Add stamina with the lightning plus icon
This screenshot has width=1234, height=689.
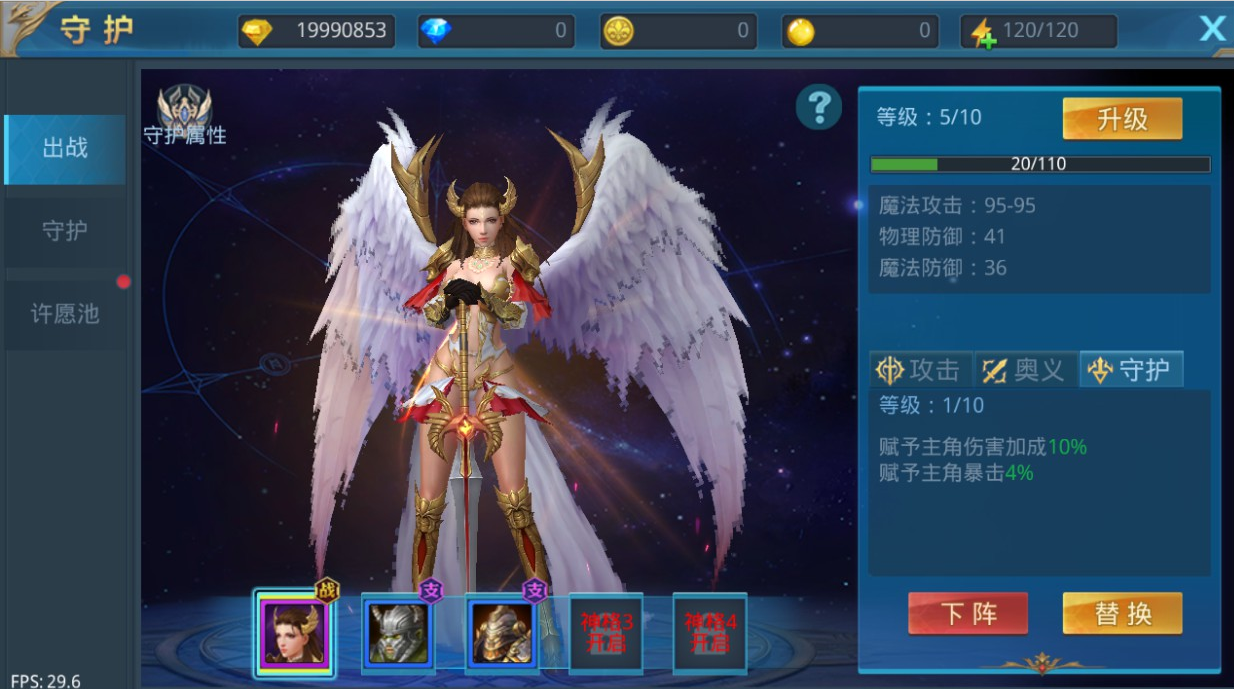(983, 33)
